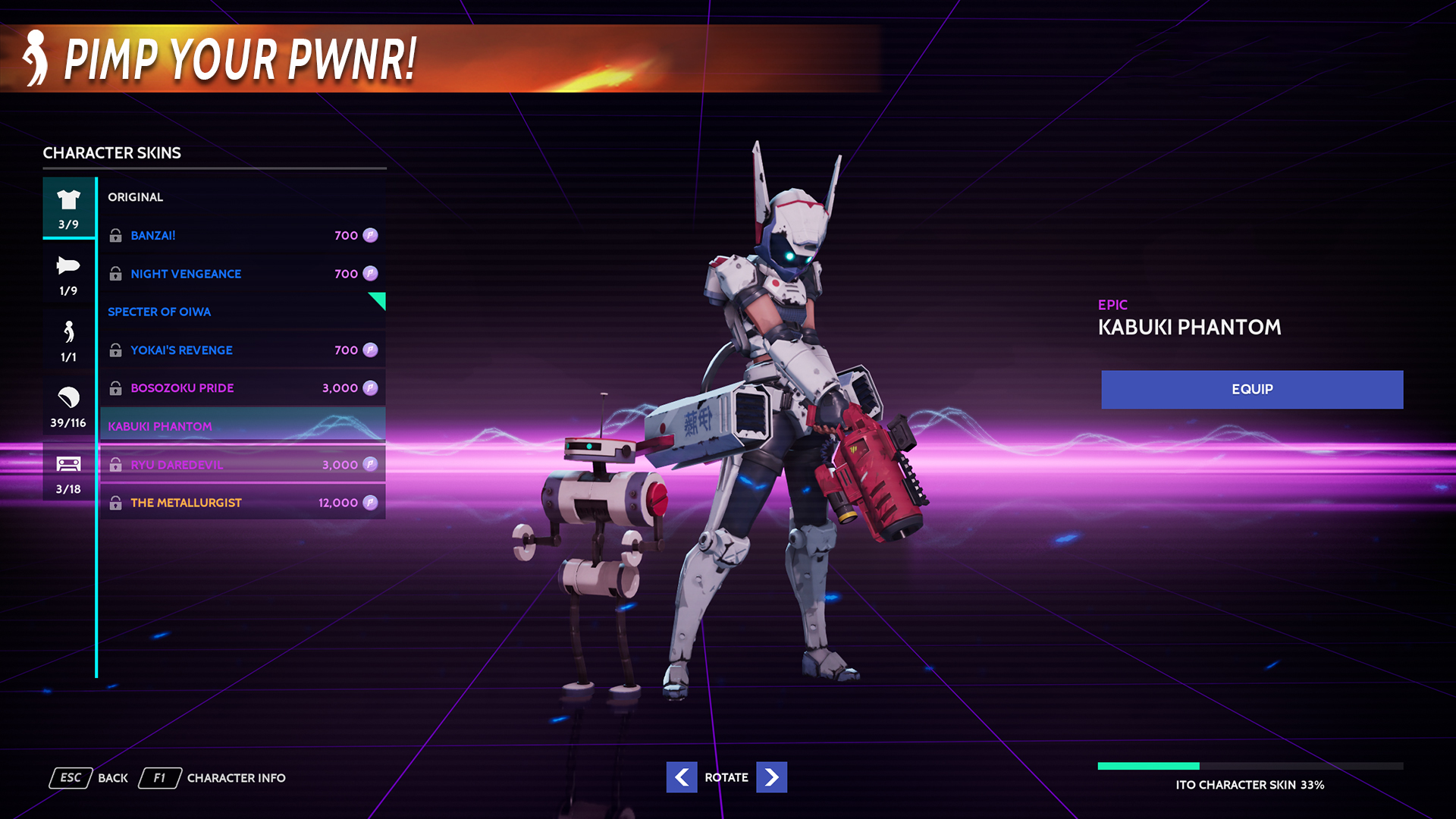Click the runner icon in the header banner

[x=34, y=59]
